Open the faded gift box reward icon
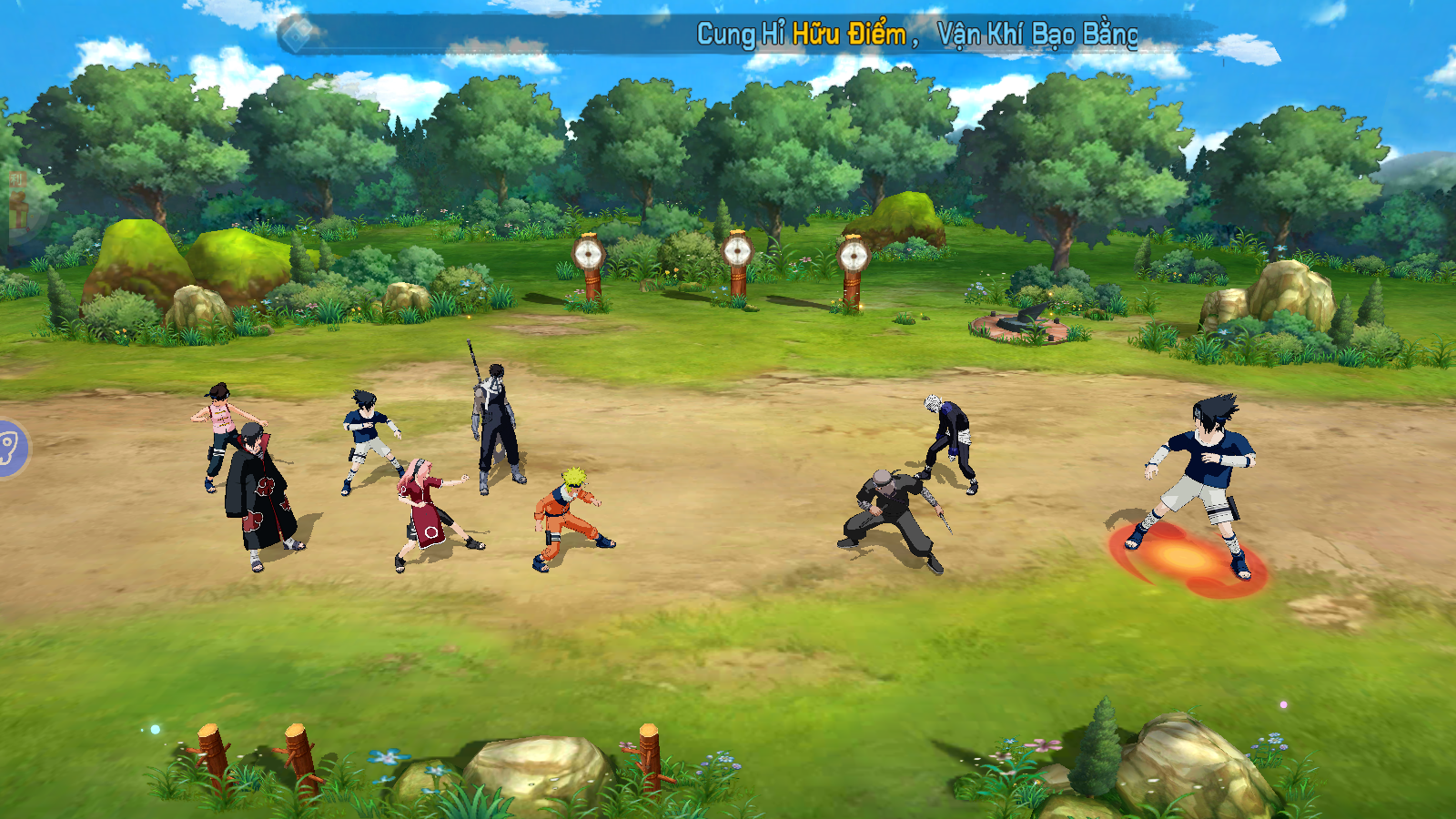Image resolution: width=1456 pixels, height=819 pixels. pyautogui.click(x=18, y=203)
